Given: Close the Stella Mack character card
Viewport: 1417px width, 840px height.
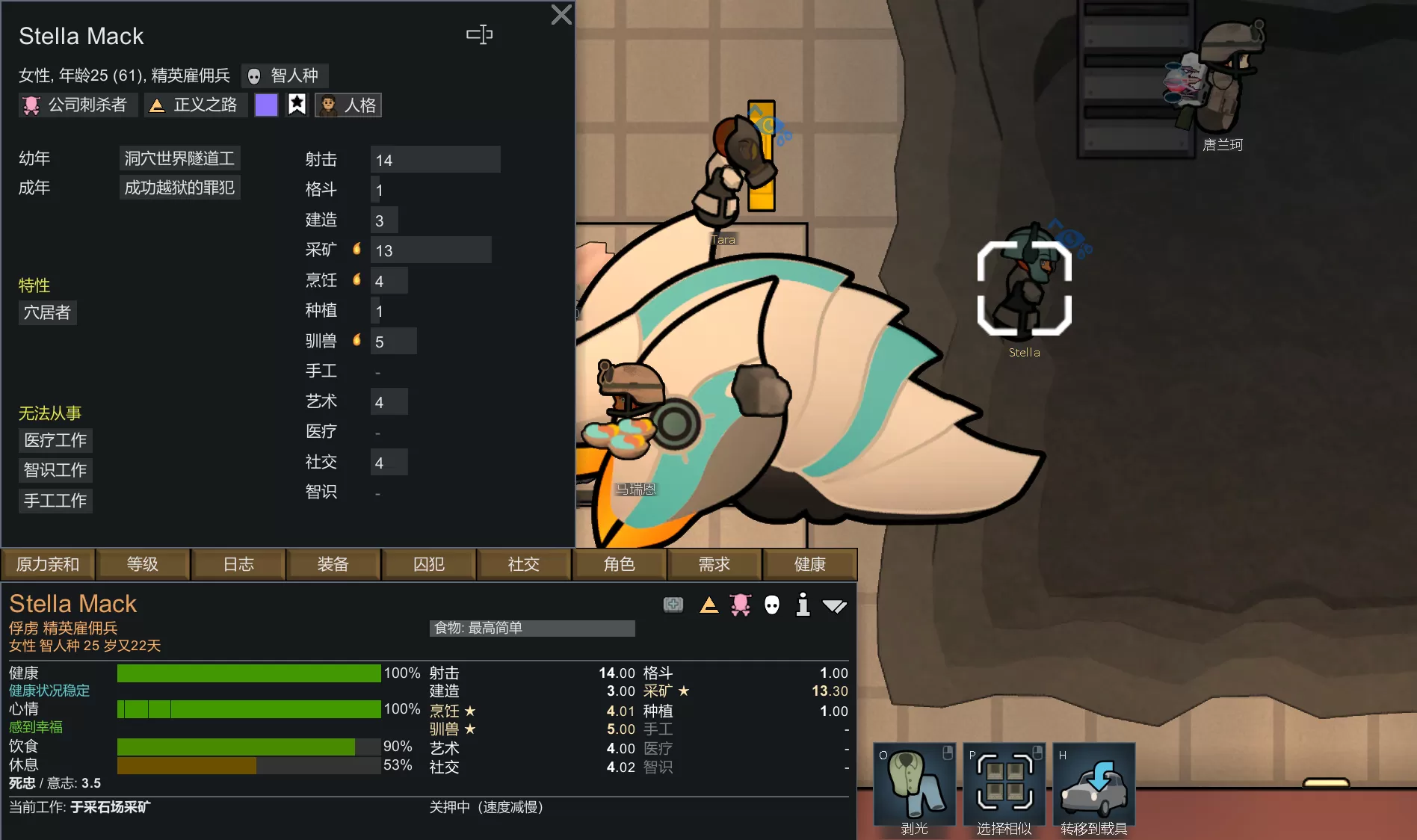Looking at the screenshot, I should pyautogui.click(x=561, y=15).
